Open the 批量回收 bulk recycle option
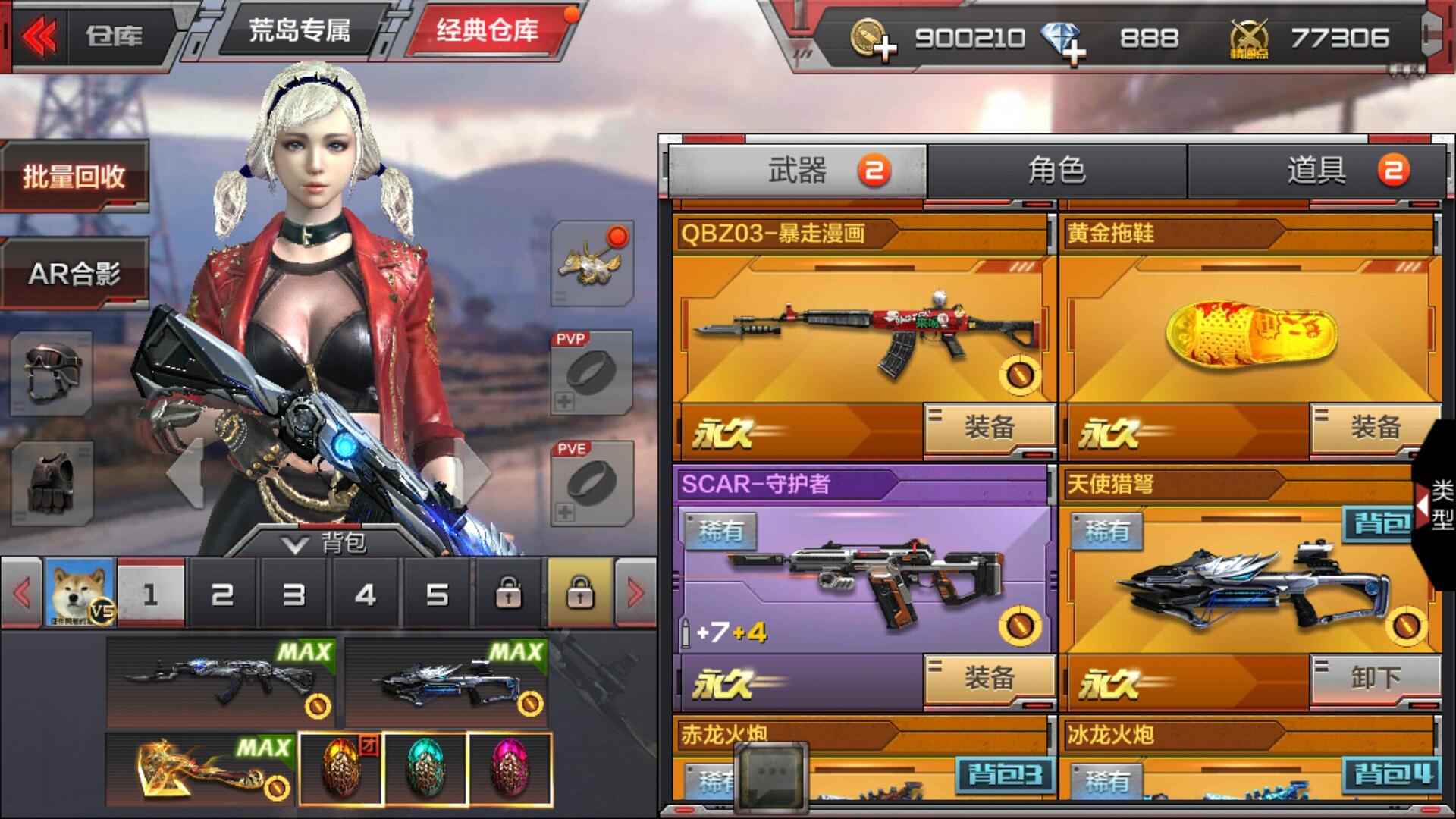The width and height of the screenshot is (1456, 819). tap(74, 177)
